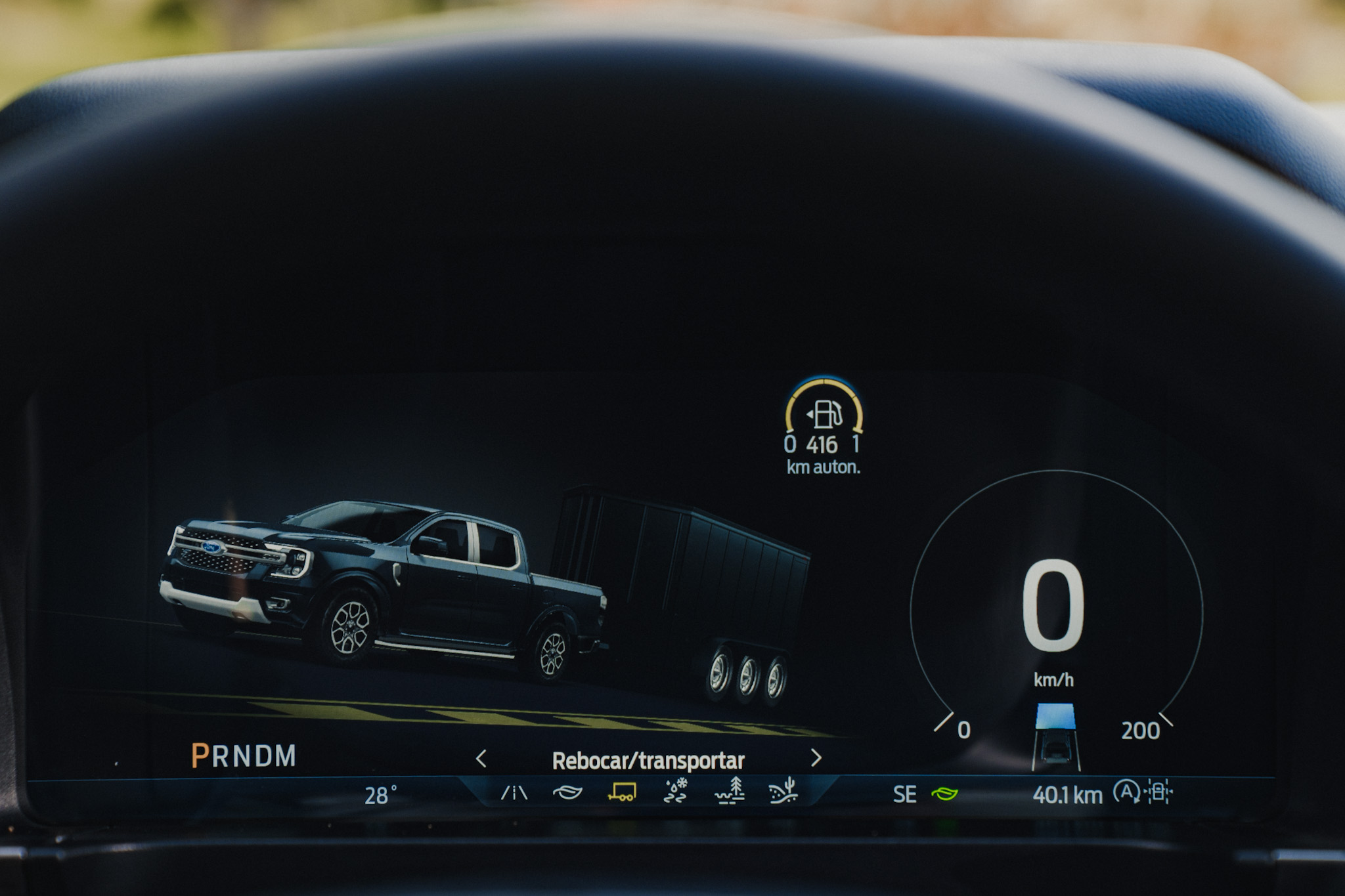Choose the sand cactus drive mode icon
The height and width of the screenshot is (896, 1345).
click(783, 791)
